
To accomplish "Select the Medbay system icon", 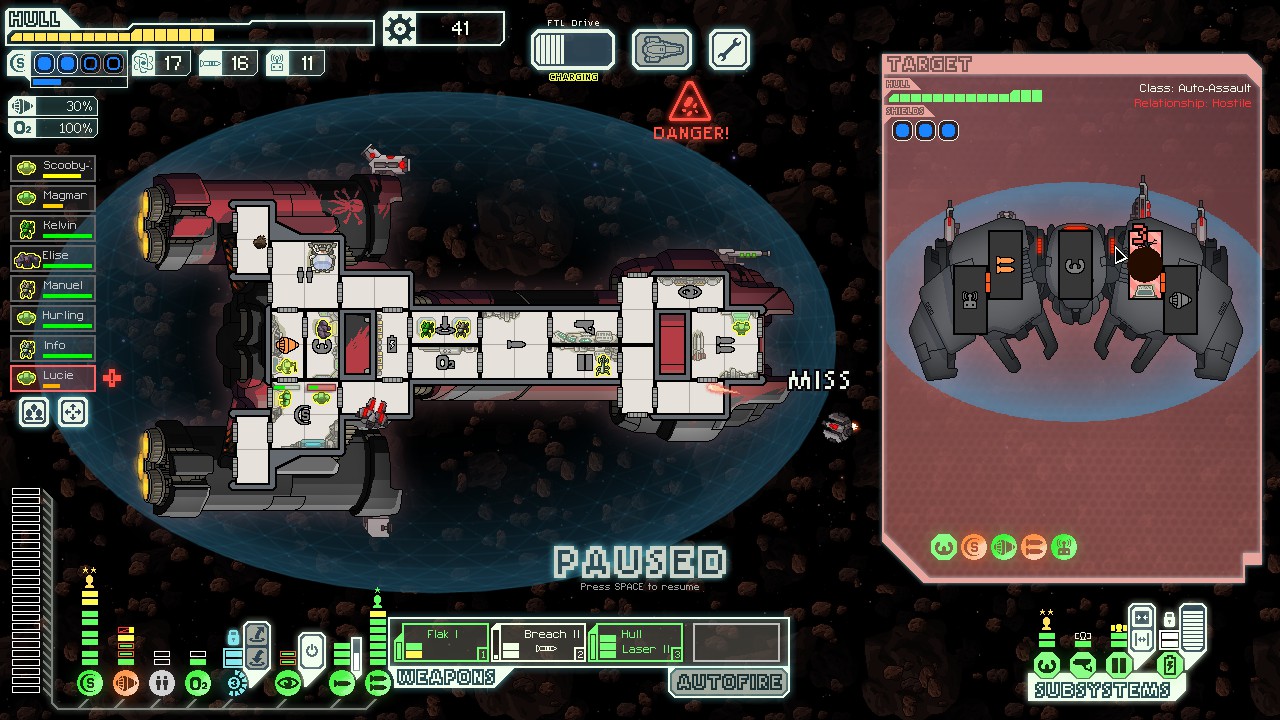I will (x=162, y=683).
